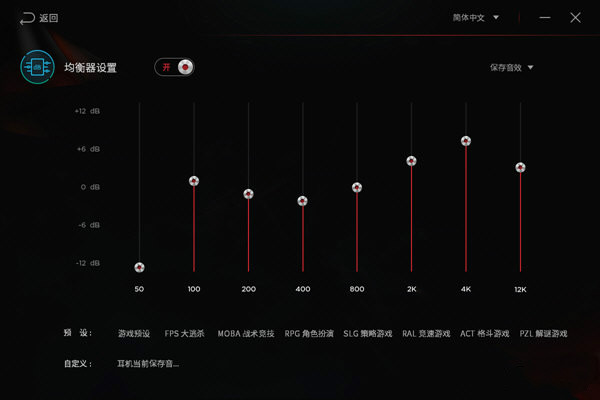
Task: Minimize the window
Action: 544,18
